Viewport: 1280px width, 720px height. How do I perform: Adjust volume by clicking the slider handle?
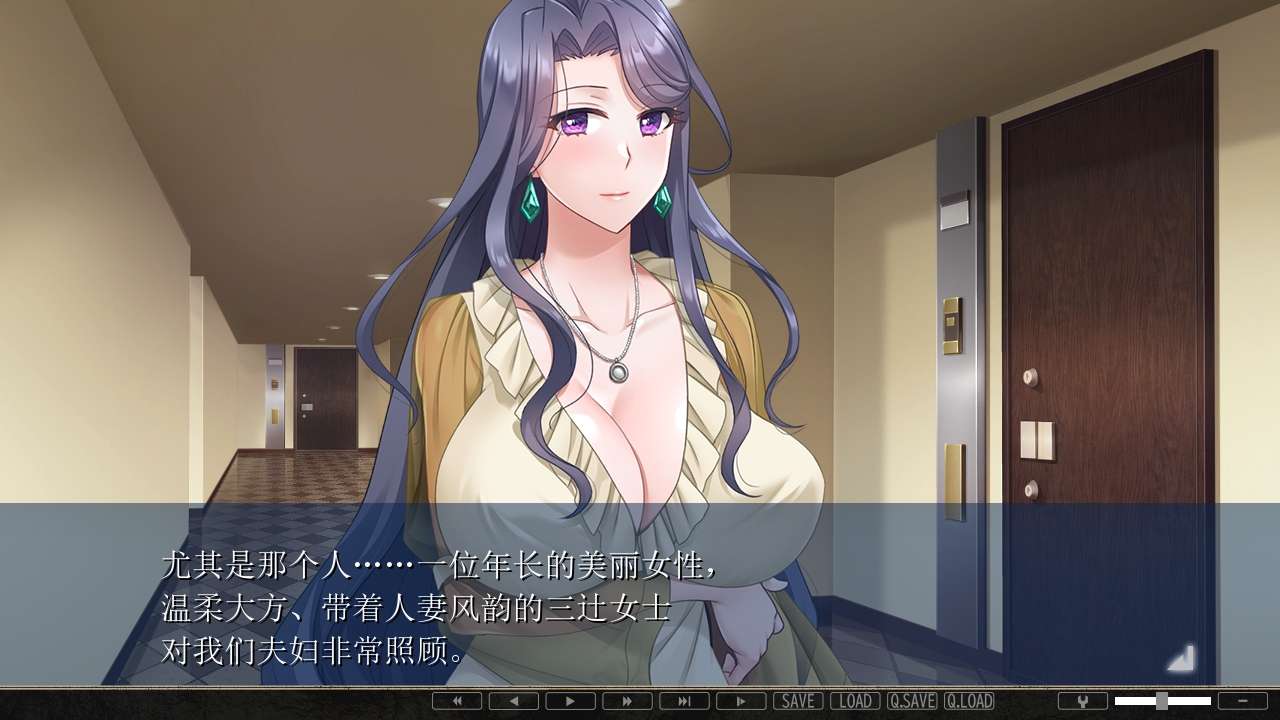click(1162, 701)
